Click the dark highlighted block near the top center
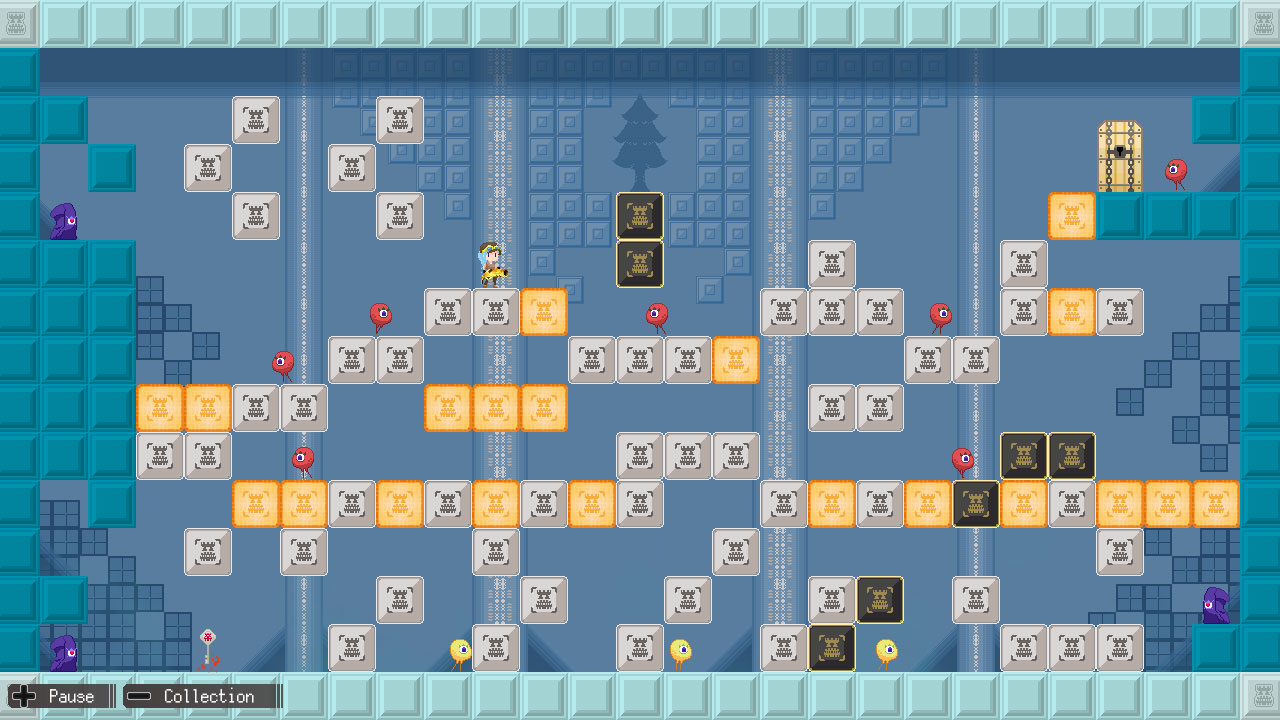The height and width of the screenshot is (720, 1280). pyautogui.click(x=638, y=216)
